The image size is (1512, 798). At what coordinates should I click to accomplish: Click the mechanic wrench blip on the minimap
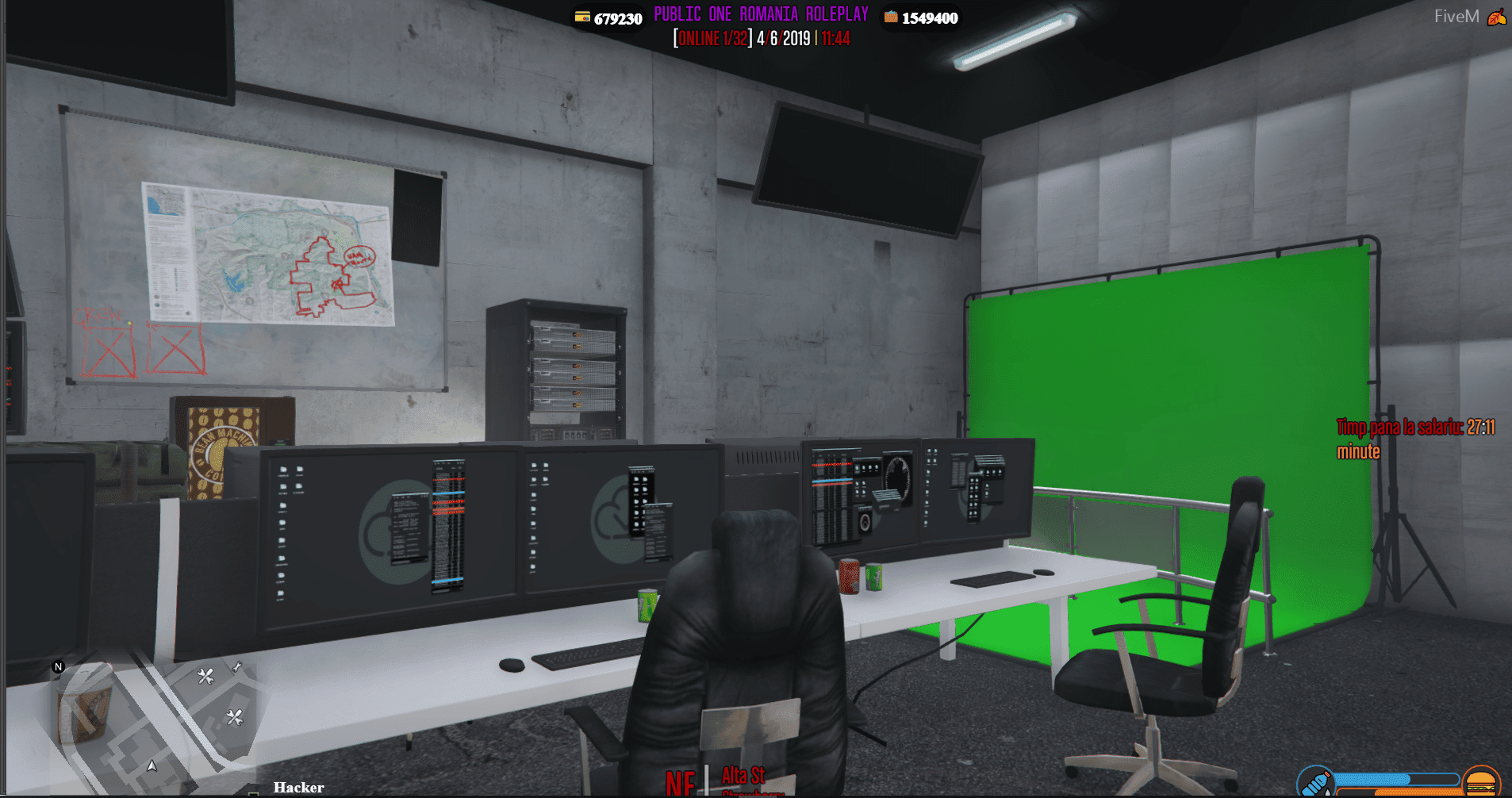click(x=205, y=676)
